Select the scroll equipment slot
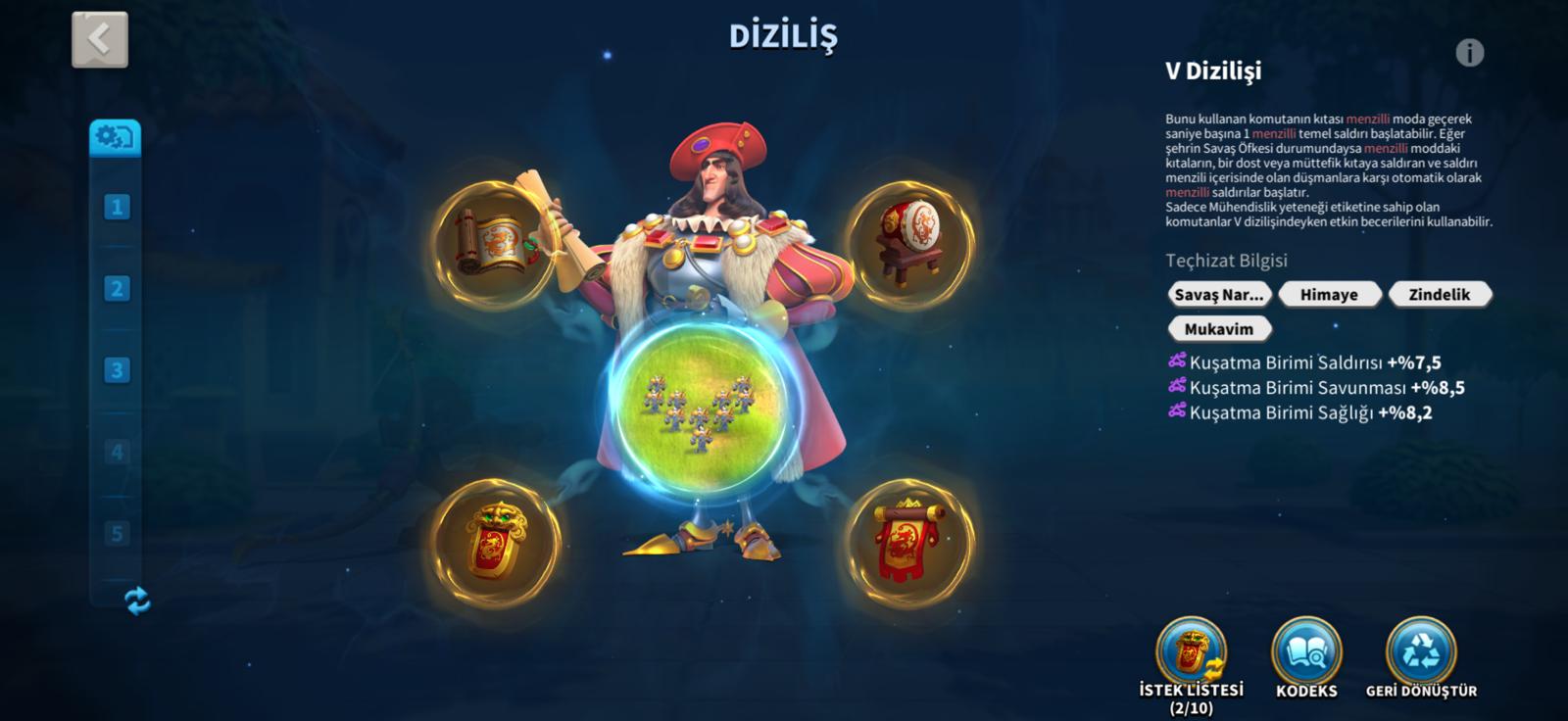 pos(496,245)
